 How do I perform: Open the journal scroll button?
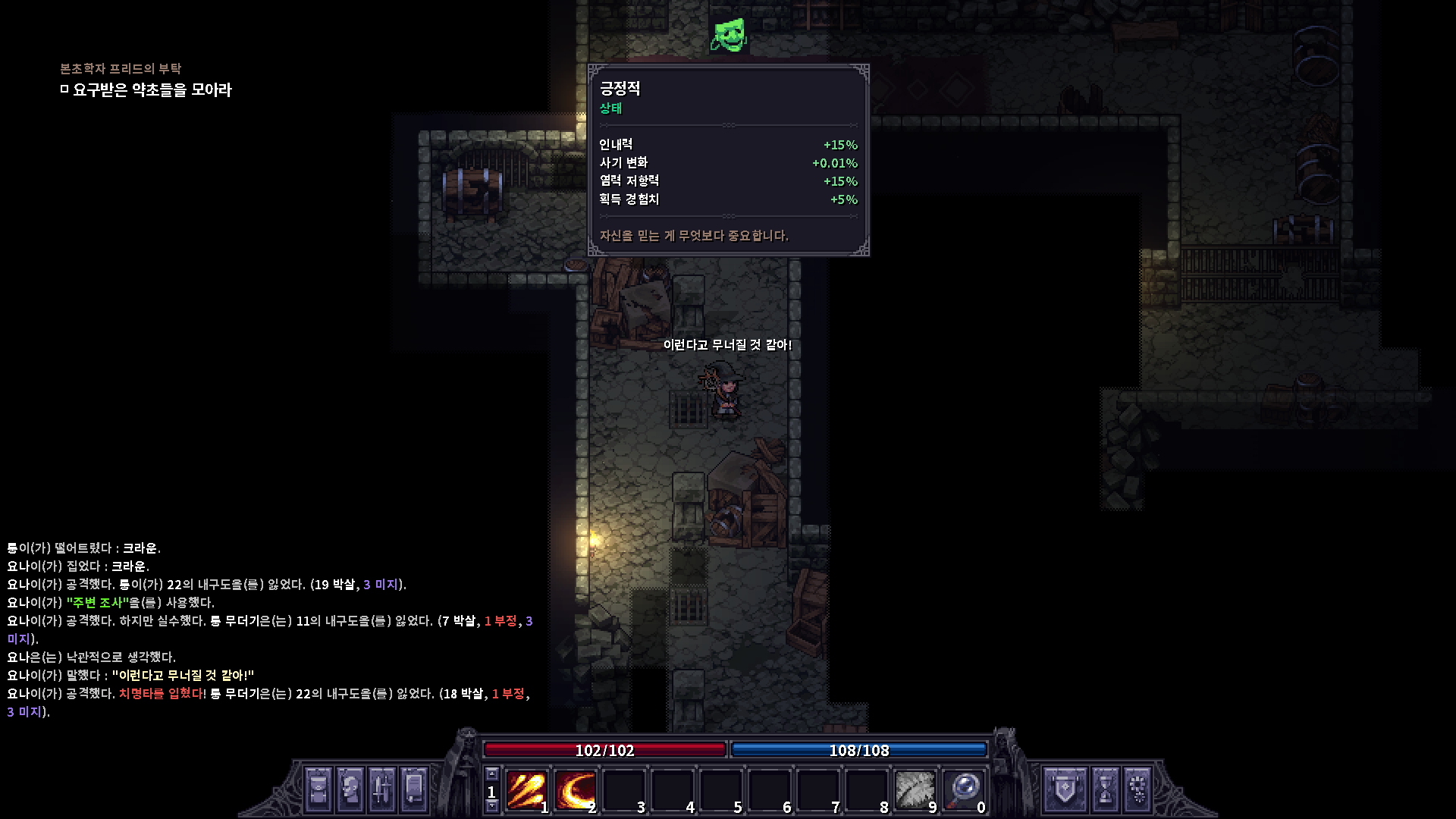click(x=414, y=789)
